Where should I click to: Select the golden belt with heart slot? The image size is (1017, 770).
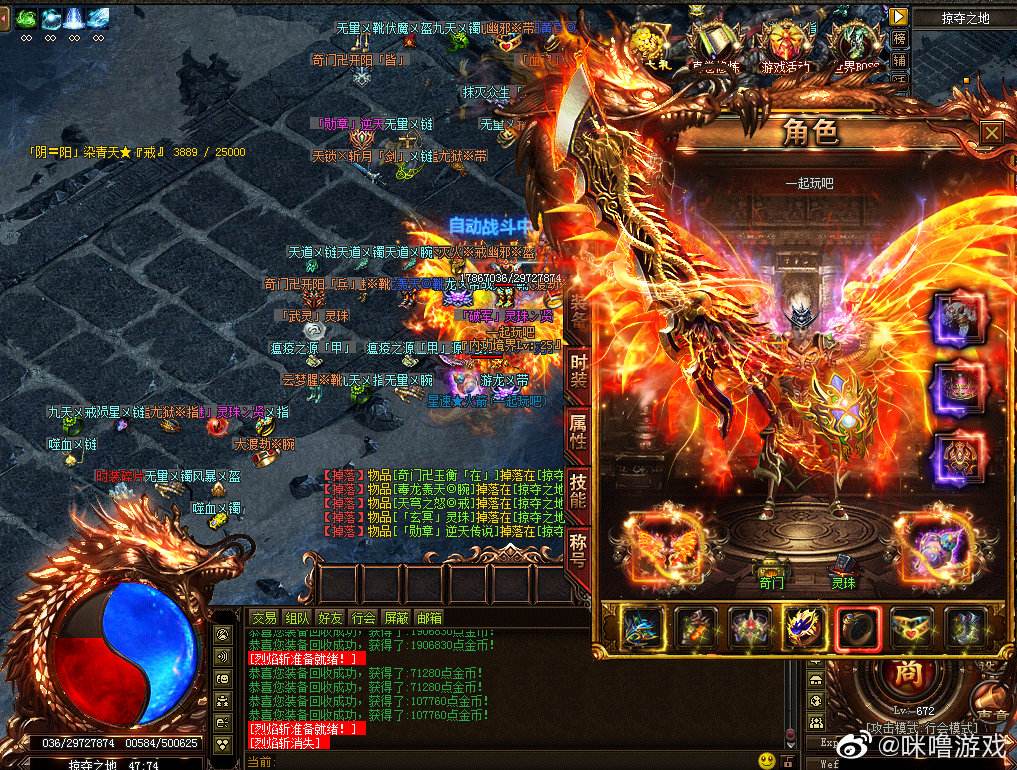click(911, 628)
